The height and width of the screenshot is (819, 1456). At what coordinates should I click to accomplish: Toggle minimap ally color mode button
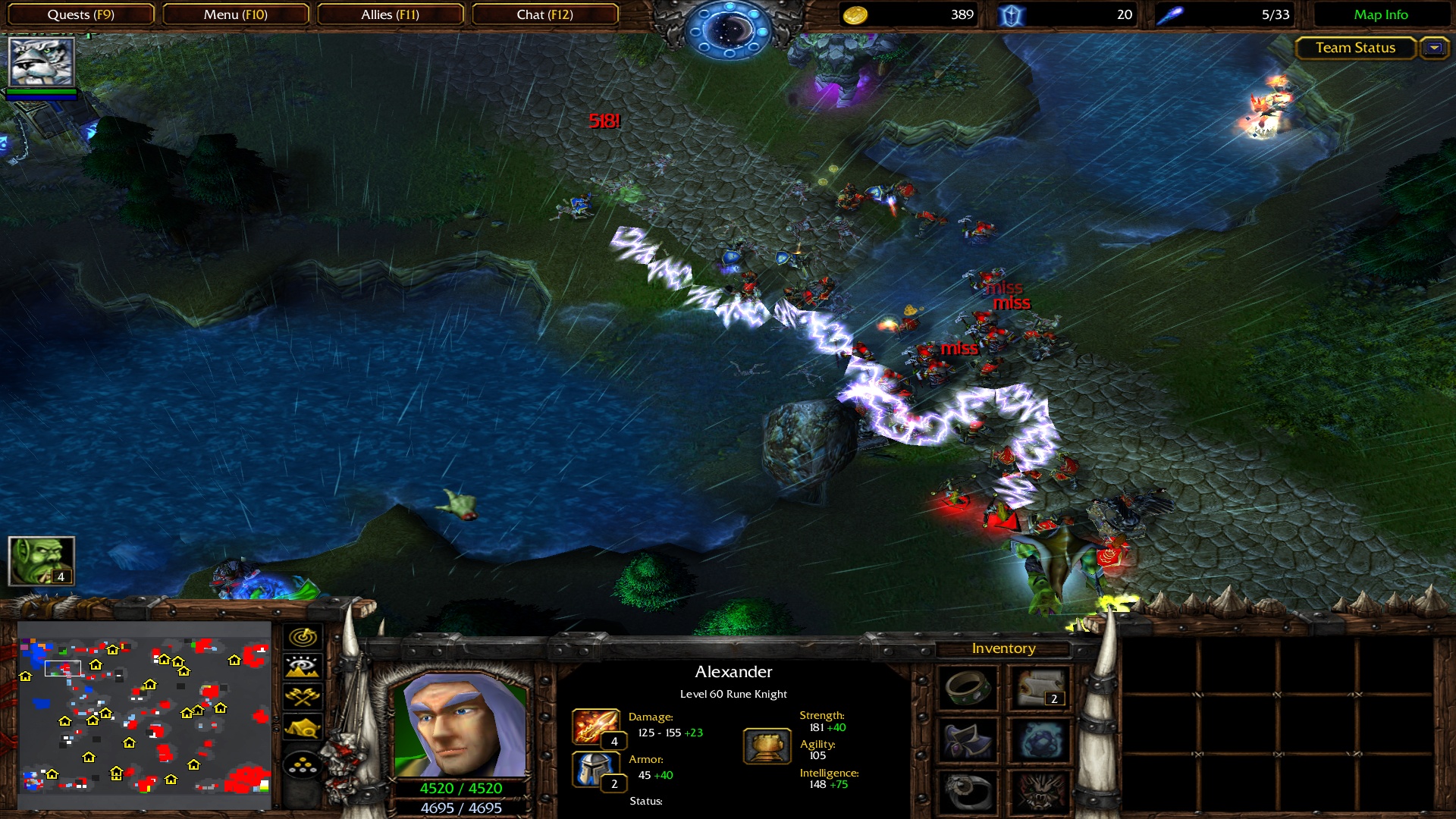(303, 697)
